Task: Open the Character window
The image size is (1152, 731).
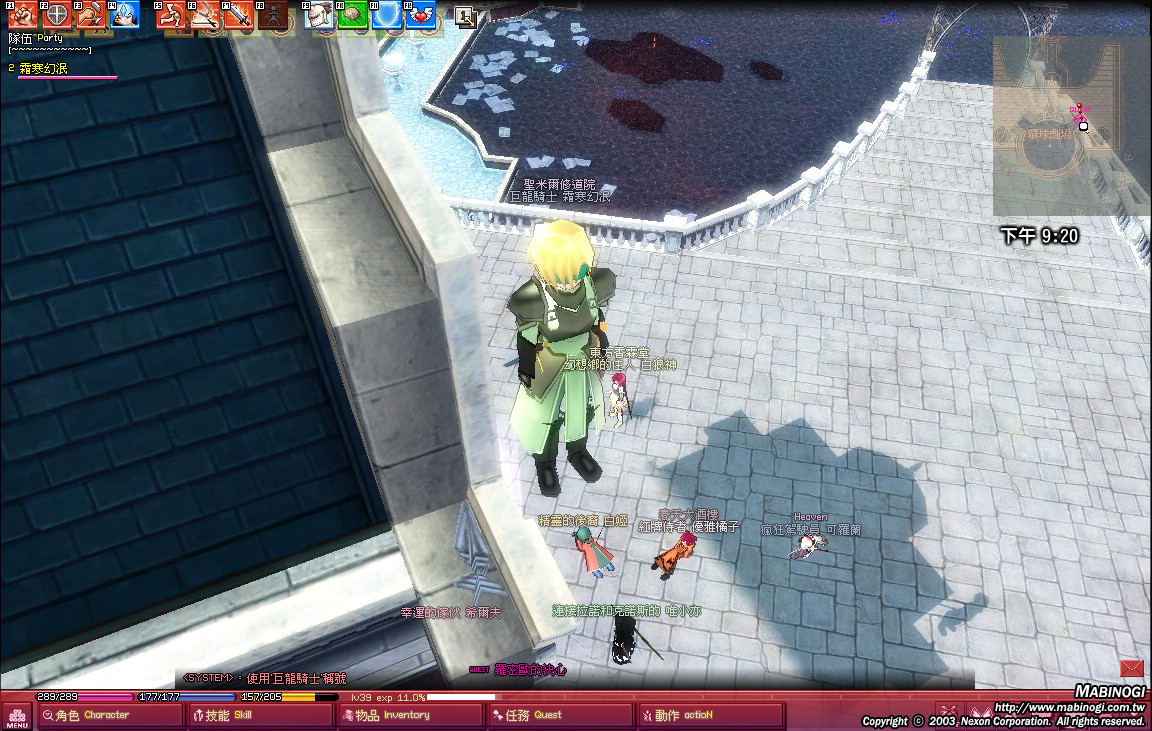Action: (x=109, y=715)
